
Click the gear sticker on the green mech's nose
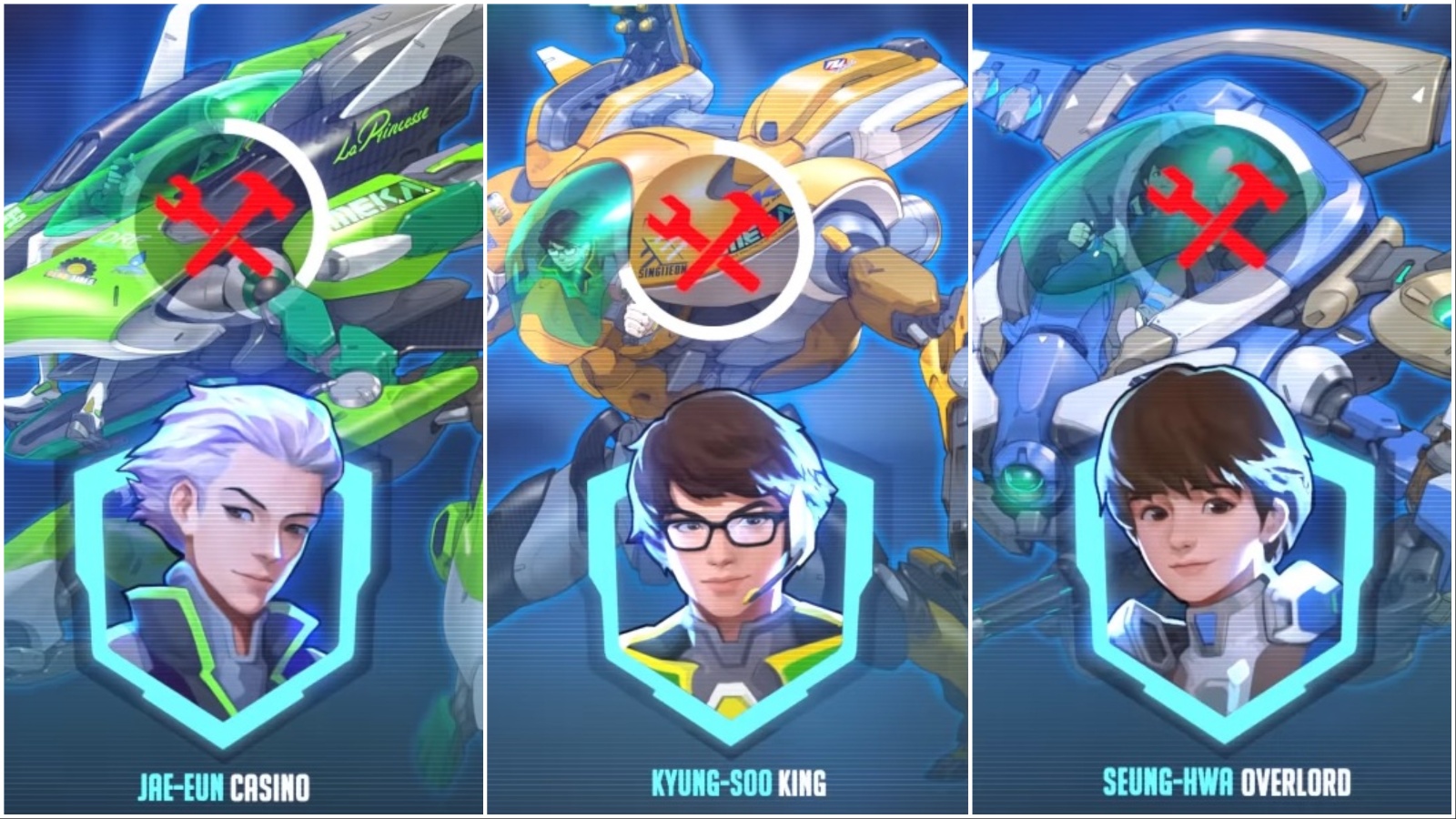(80, 268)
